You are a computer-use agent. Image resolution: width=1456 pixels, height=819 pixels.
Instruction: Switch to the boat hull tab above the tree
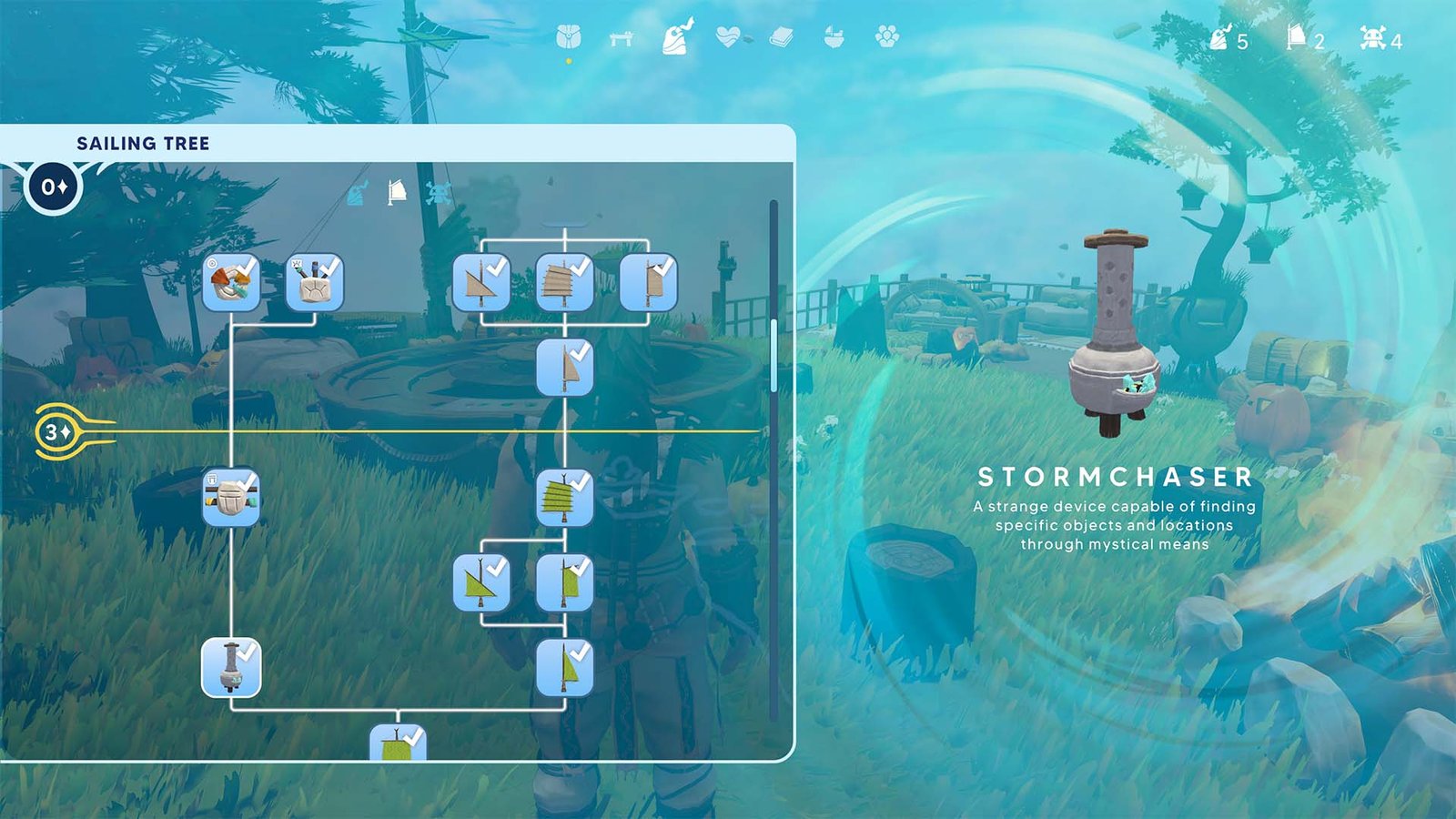355,195
